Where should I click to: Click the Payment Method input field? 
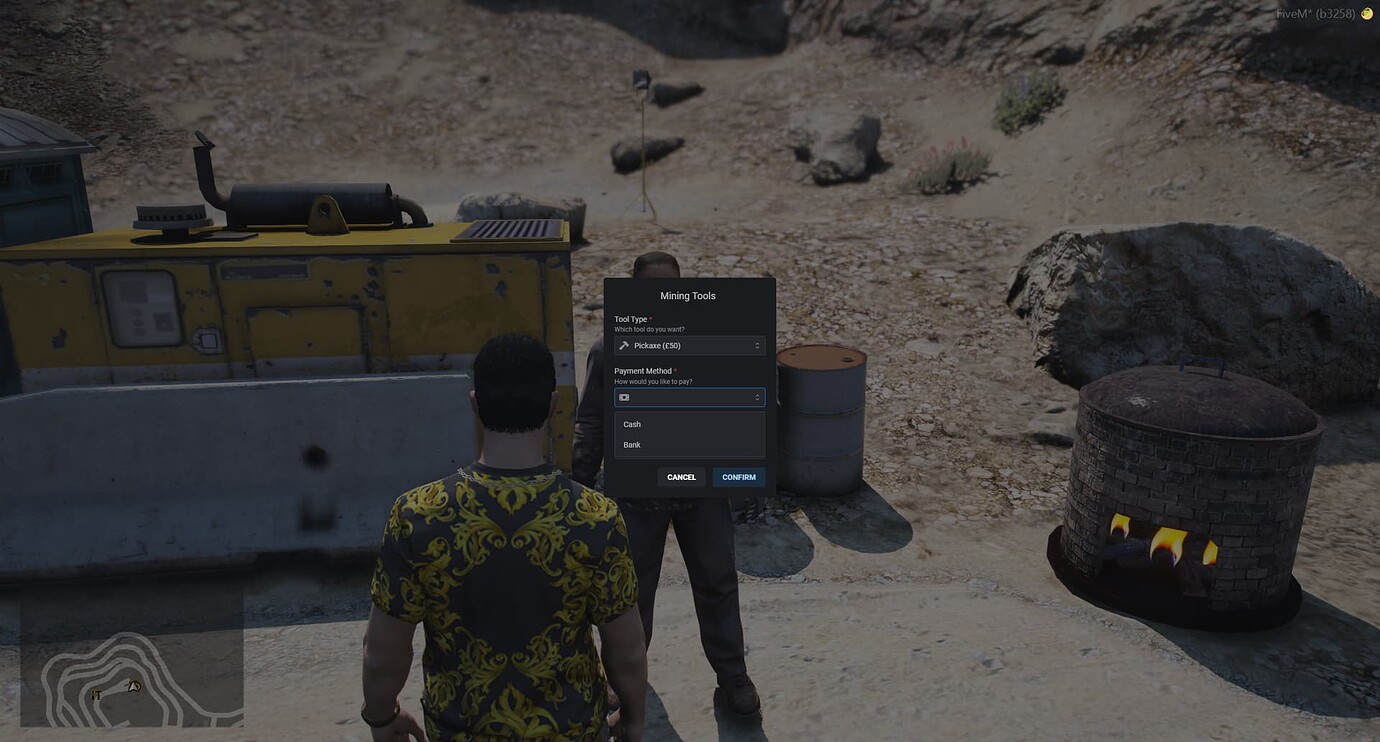pyautogui.click(x=690, y=397)
